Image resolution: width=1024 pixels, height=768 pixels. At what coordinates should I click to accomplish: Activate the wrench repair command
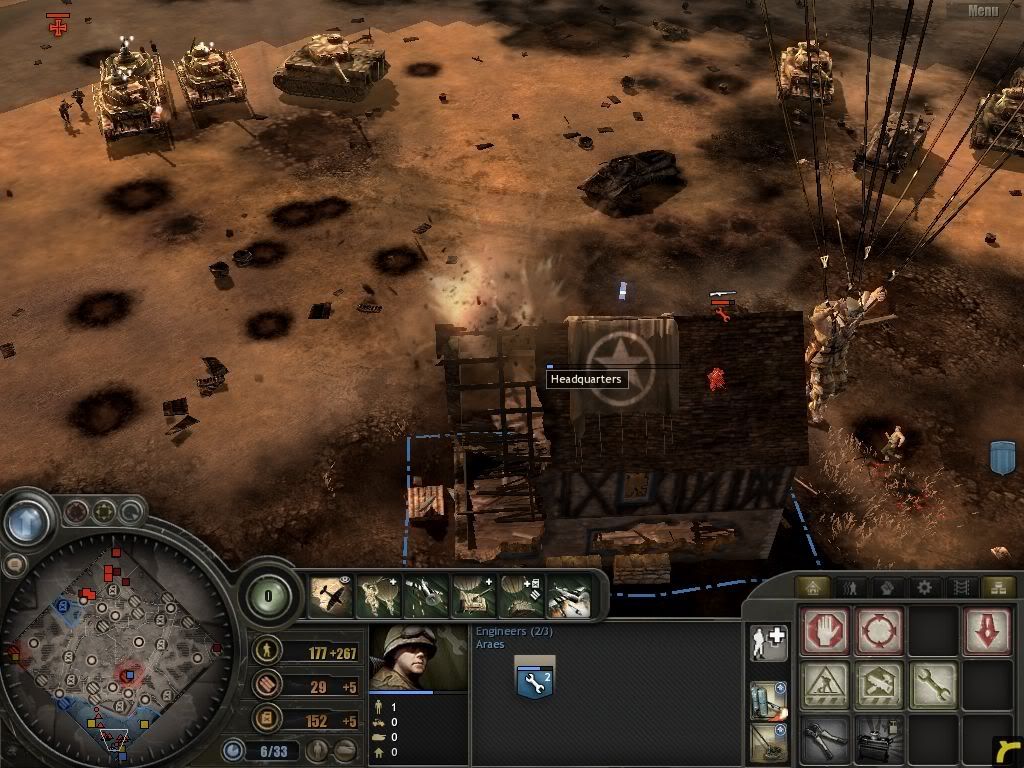(x=932, y=685)
